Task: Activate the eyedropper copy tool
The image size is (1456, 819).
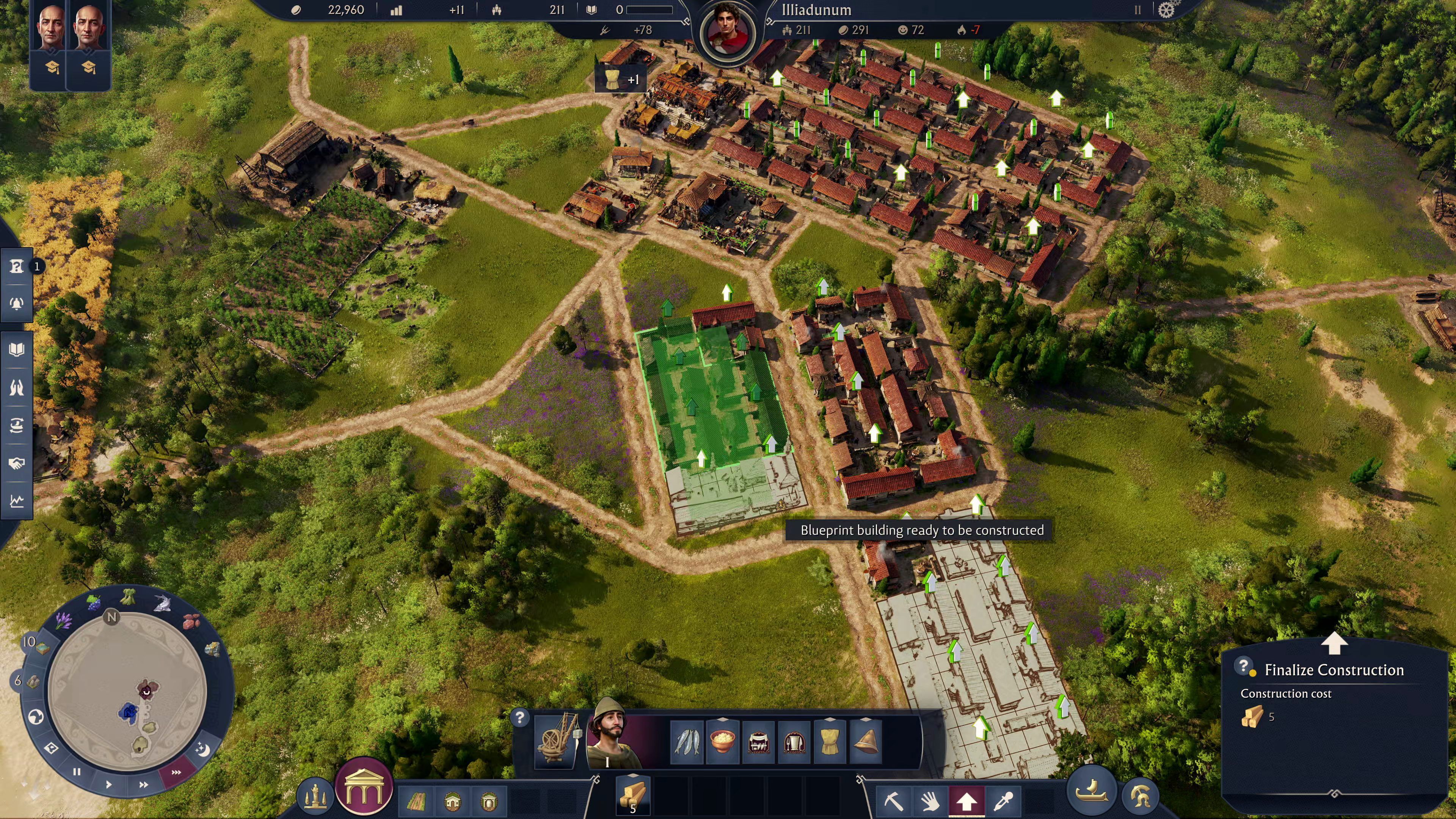Action: point(1003,801)
